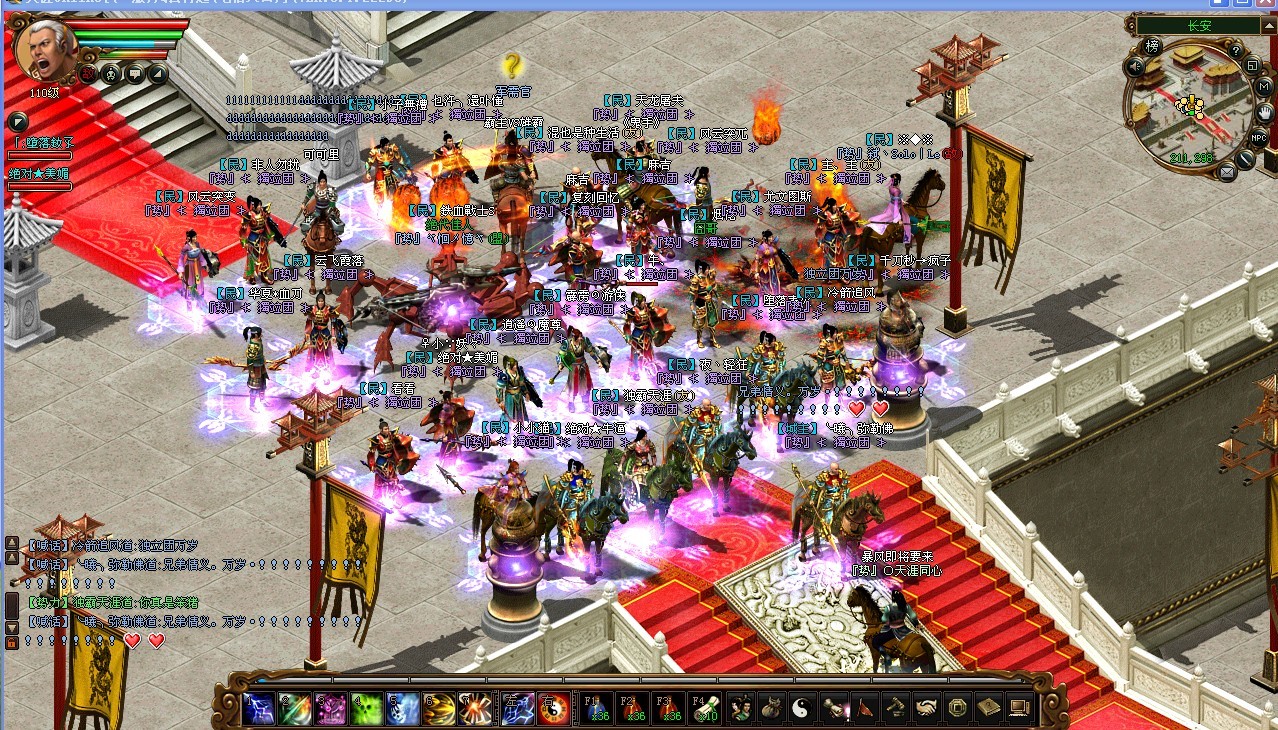Use the F4 scroll item with x10
Viewport: 1278px width, 730px height.
[x=704, y=708]
